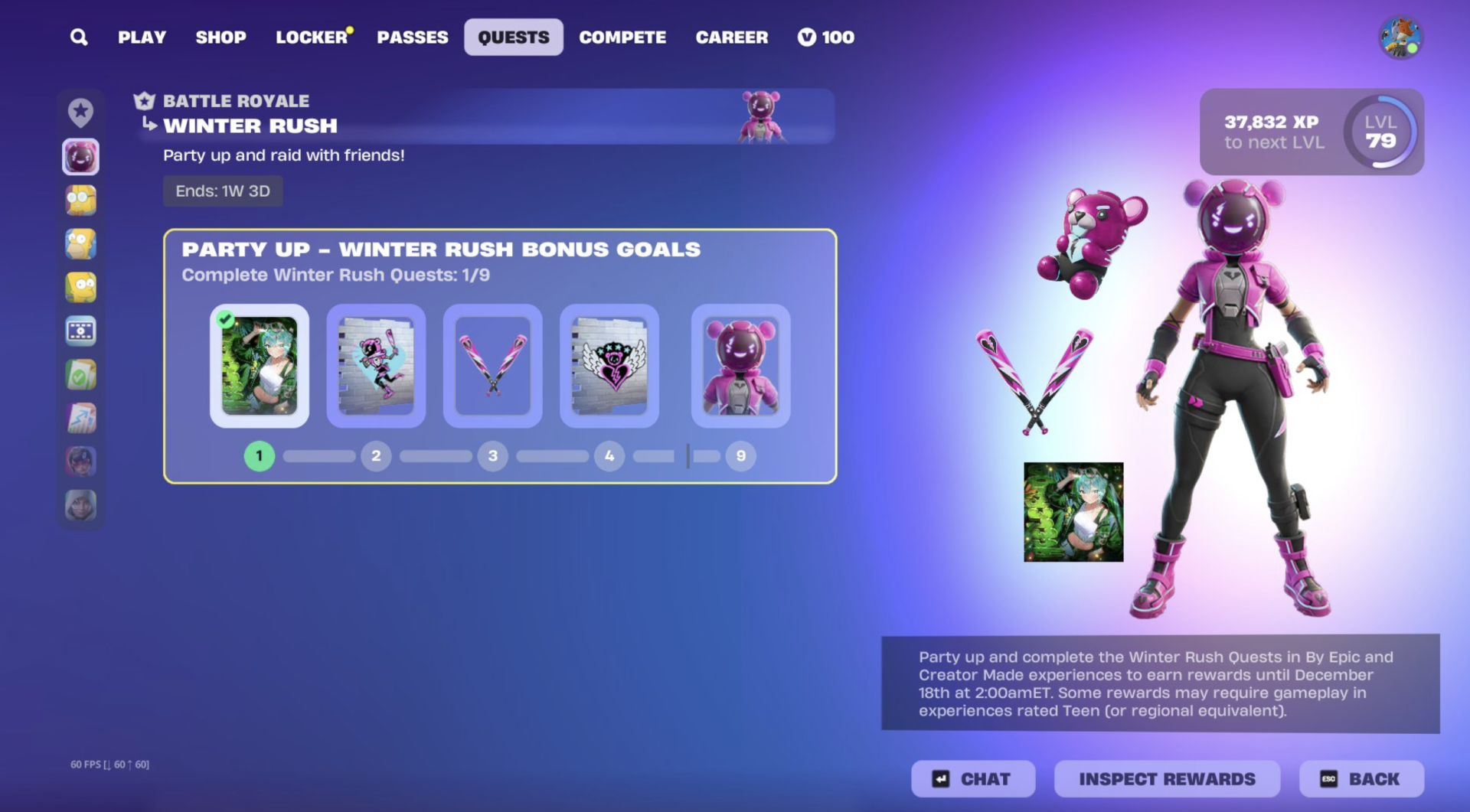Open the green checkmark daily quests icon
The image size is (1470, 812).
point(80,374)
